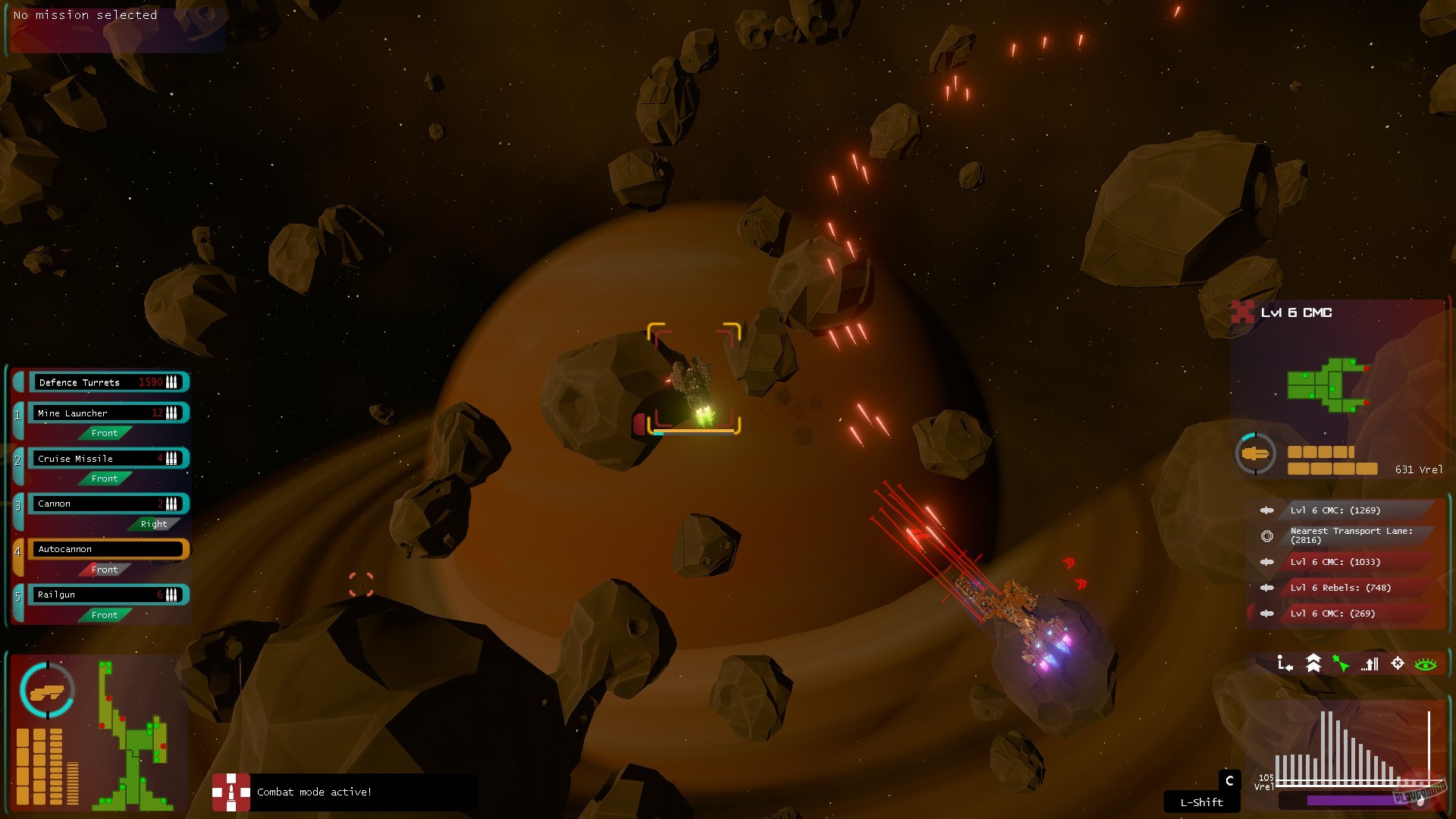This screenshot has height=819, width=1456.
Task: Select the green cursor tool icon in the right toolbar
Action: 1341,663
